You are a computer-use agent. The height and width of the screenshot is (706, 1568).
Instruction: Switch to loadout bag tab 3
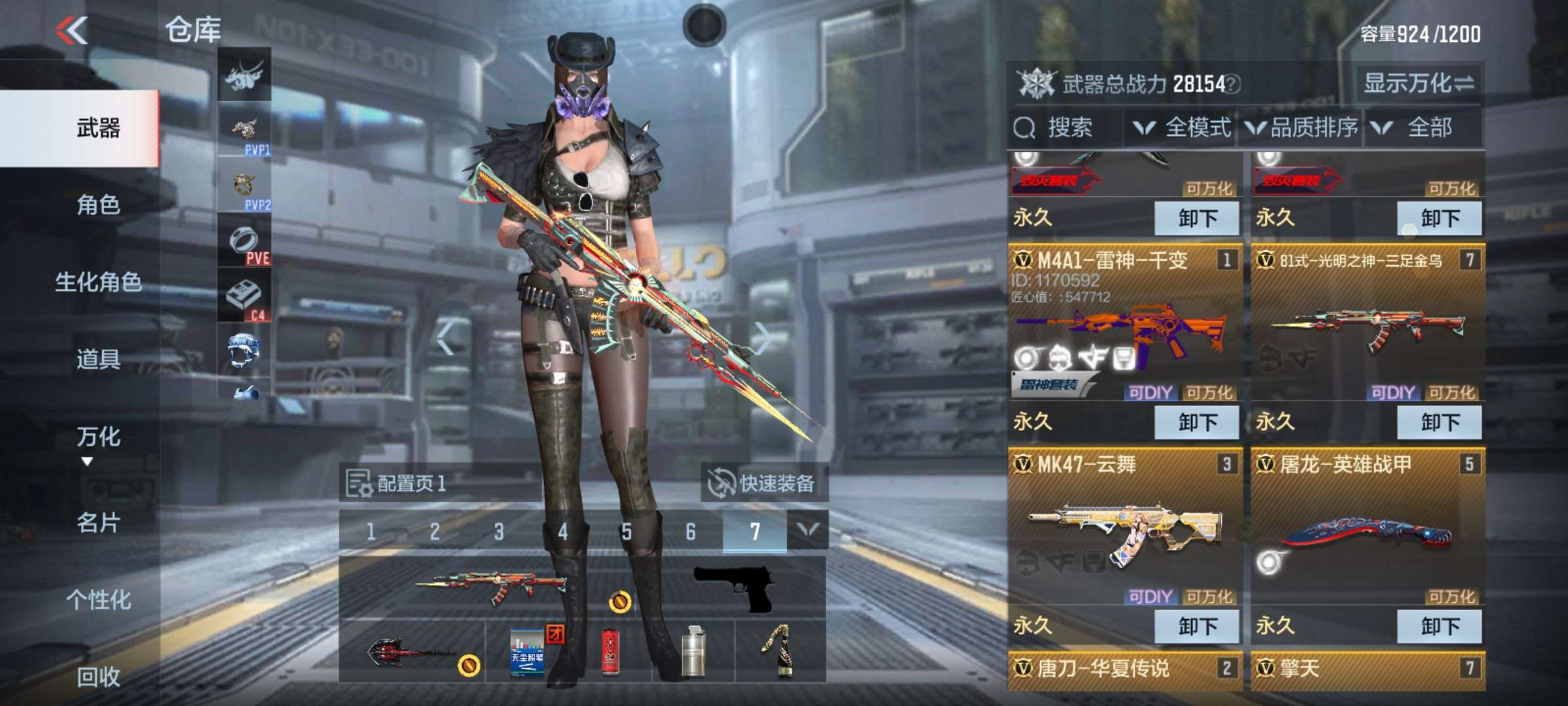pos(498,532)
